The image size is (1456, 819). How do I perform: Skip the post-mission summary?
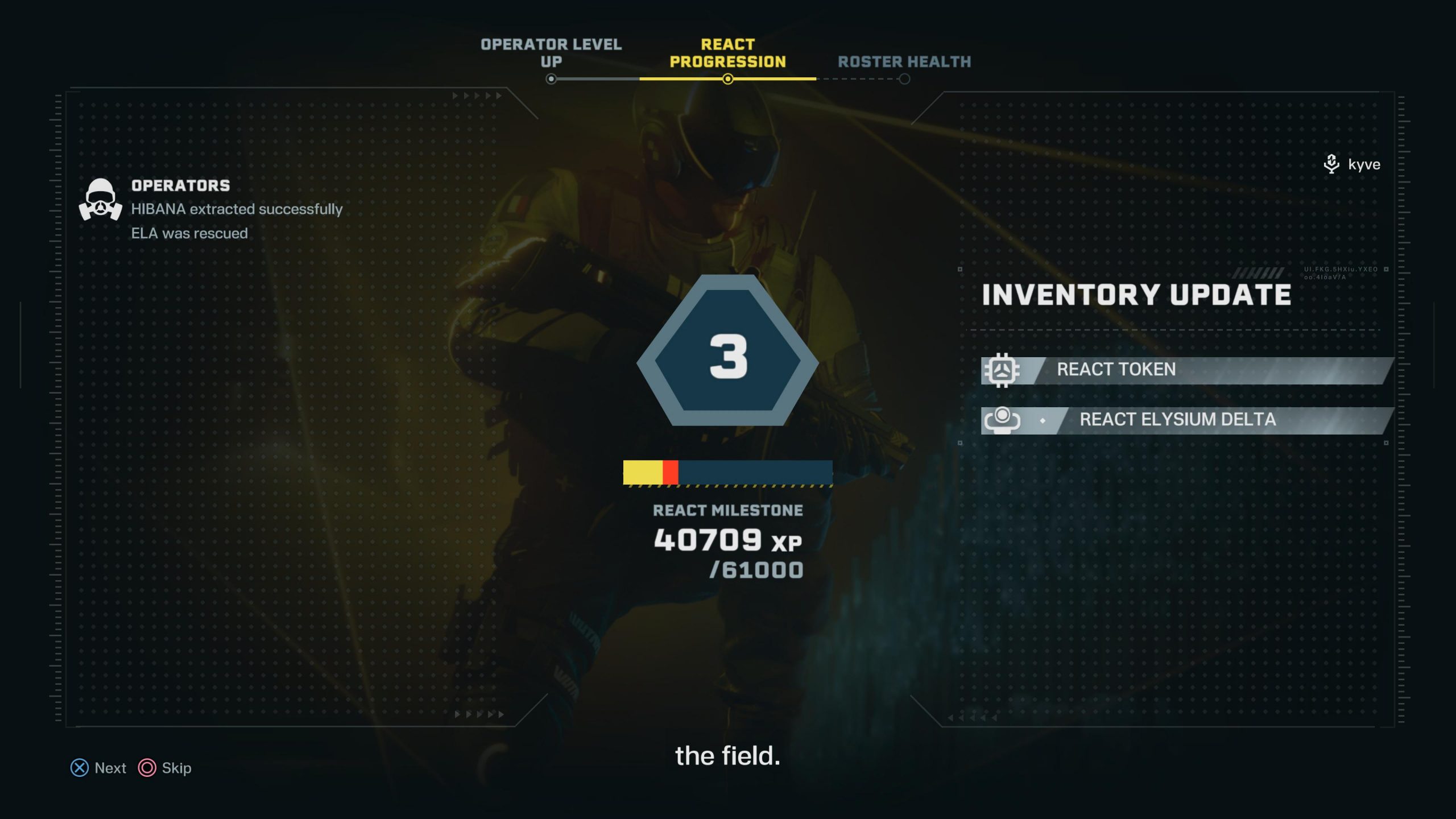click(x=176, y=768)
